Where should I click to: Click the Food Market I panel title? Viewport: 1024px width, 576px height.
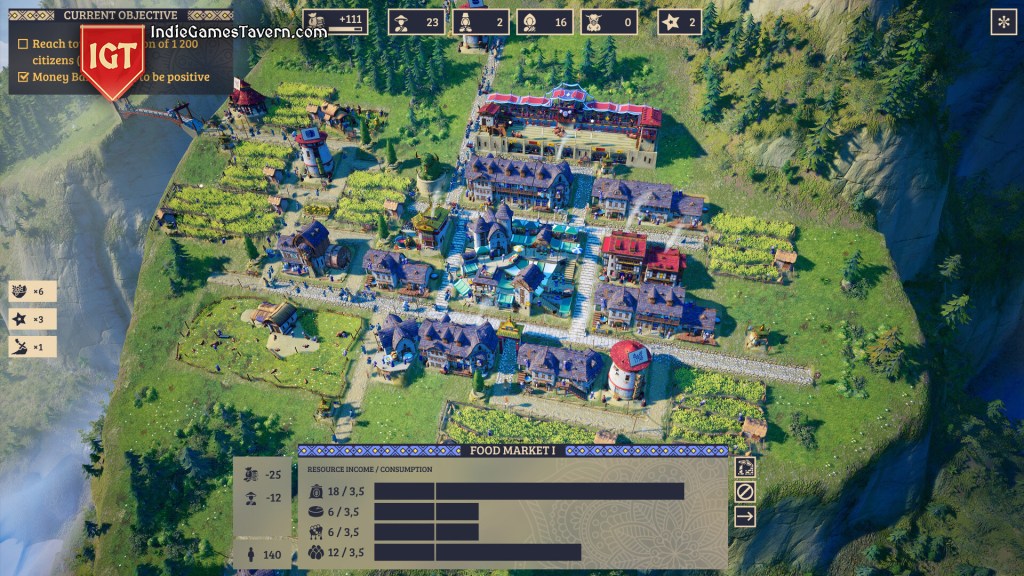click(x=512, y=451)
